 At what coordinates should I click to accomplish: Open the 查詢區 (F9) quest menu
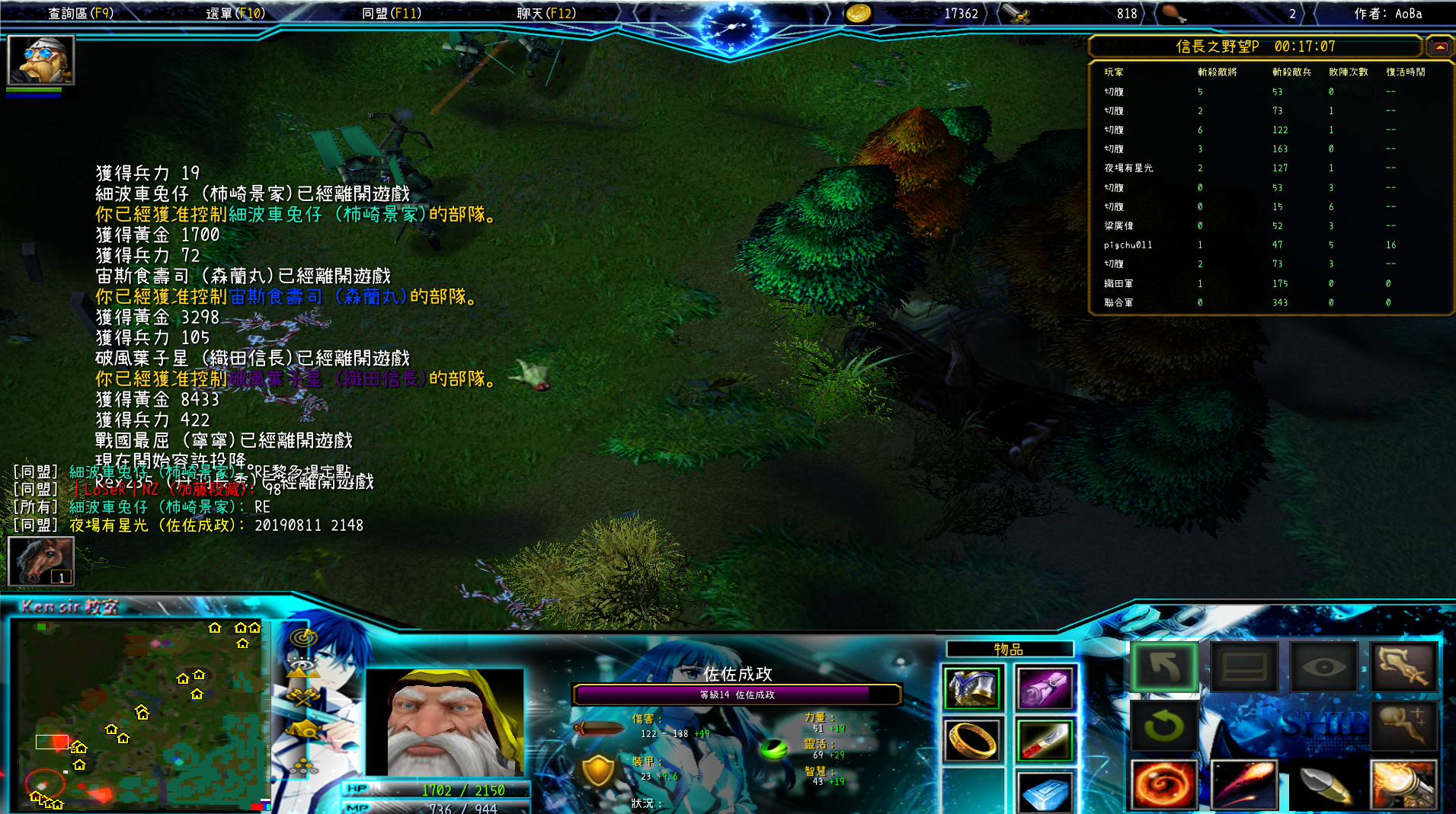(x=80, y=13)
